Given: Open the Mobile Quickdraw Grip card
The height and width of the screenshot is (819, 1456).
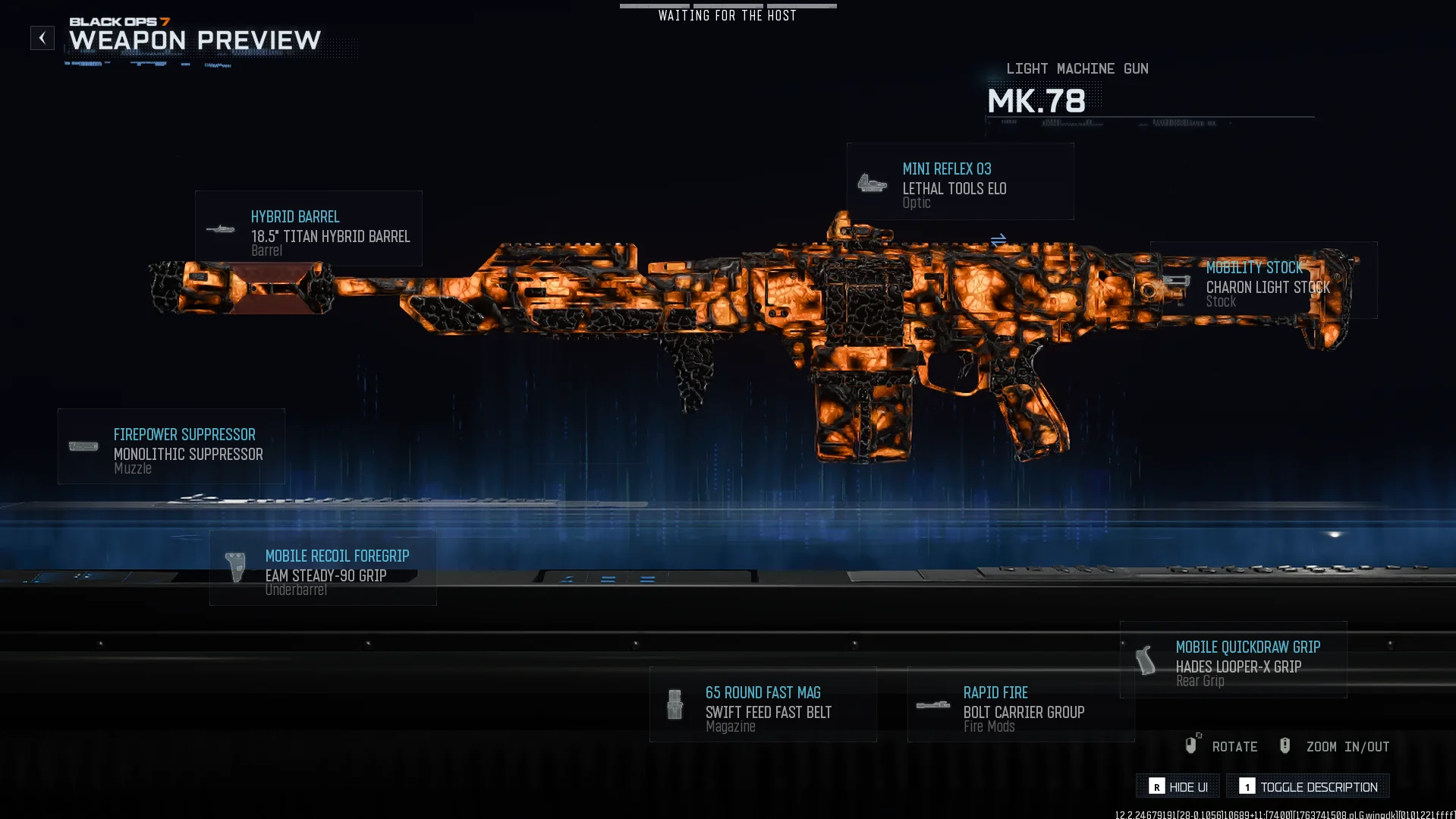Looking at the screenshot, I should 1234,660.
